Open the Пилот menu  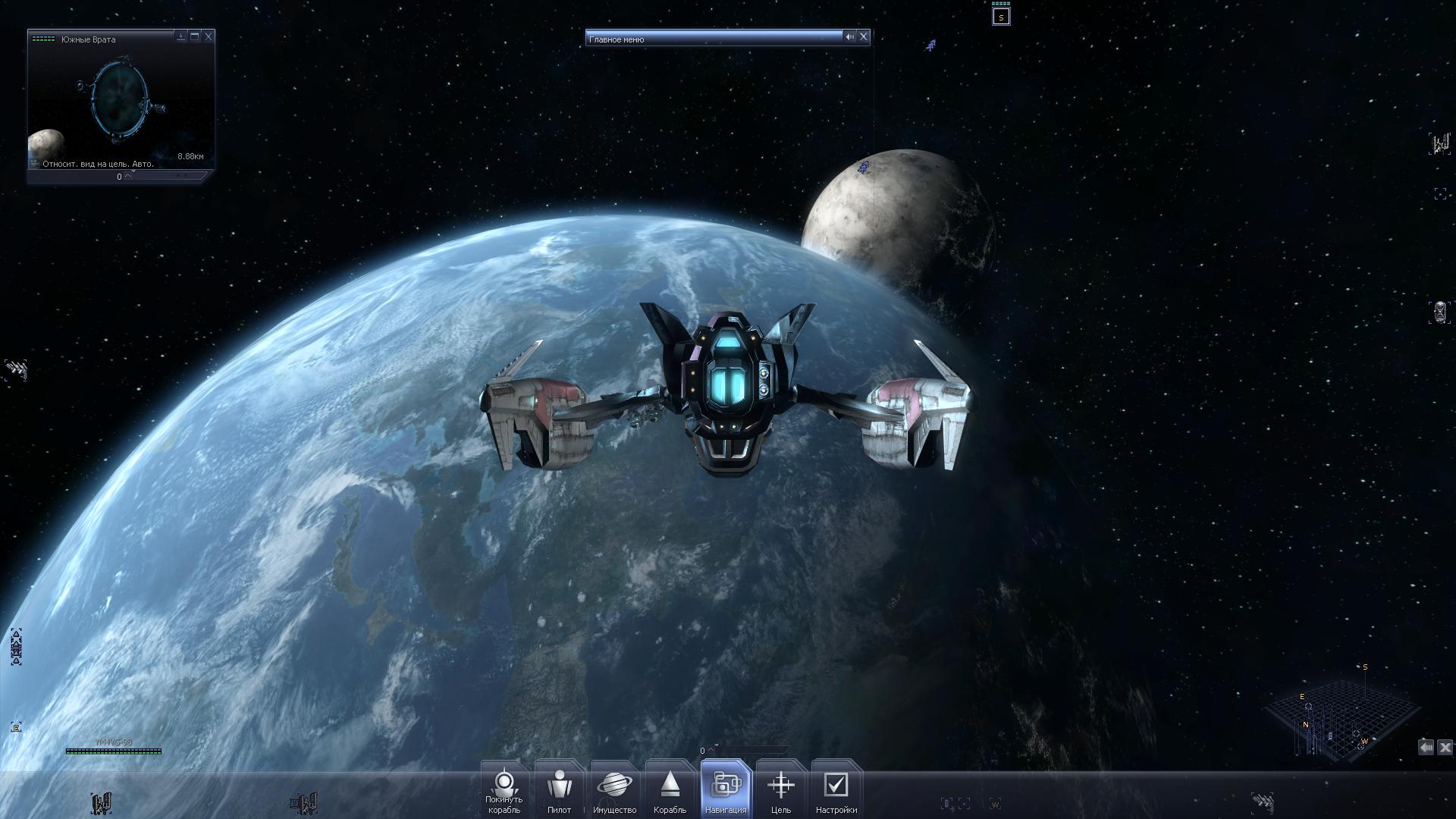click(x=559, y=790)
